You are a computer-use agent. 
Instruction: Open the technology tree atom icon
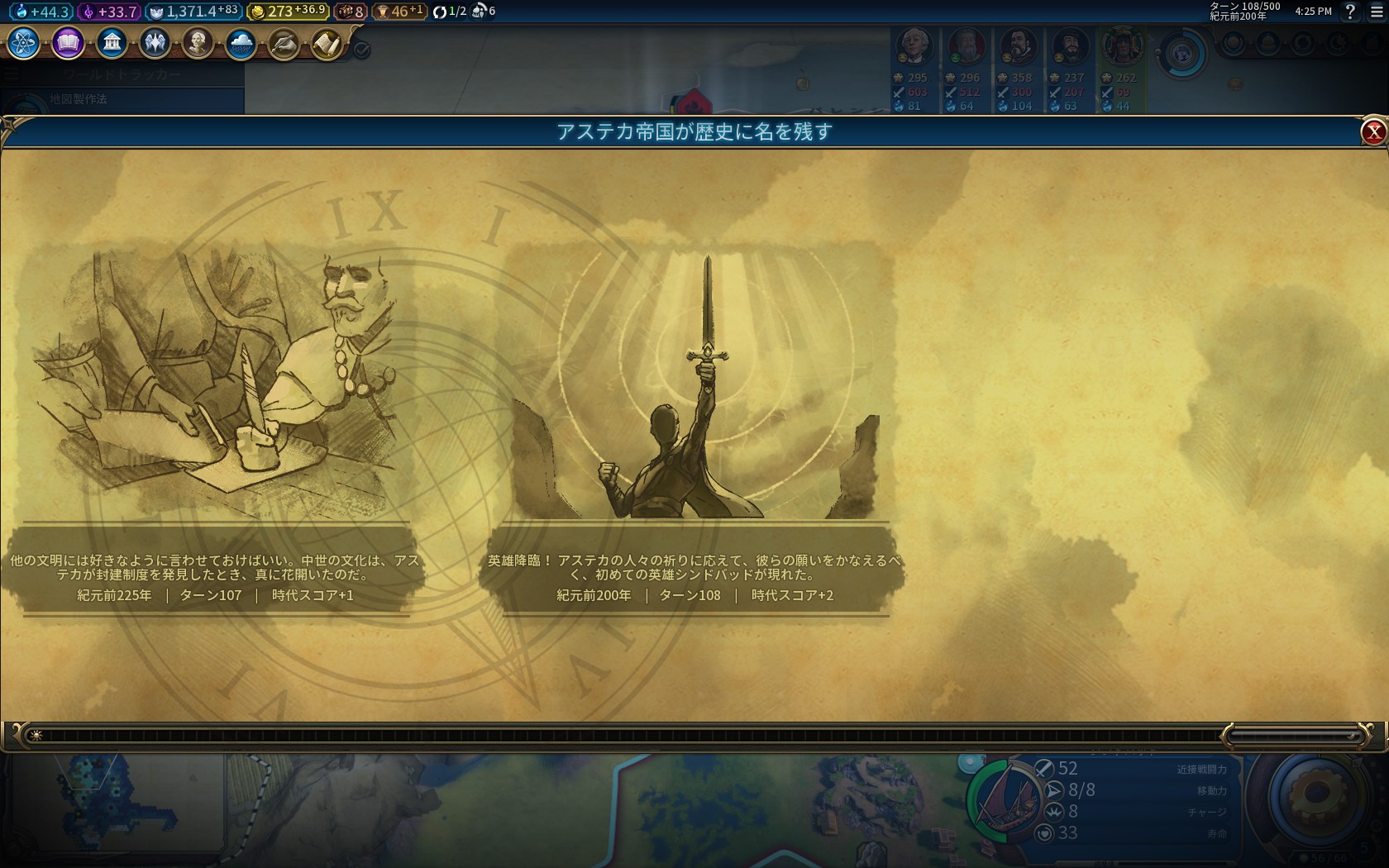(24, 43)
